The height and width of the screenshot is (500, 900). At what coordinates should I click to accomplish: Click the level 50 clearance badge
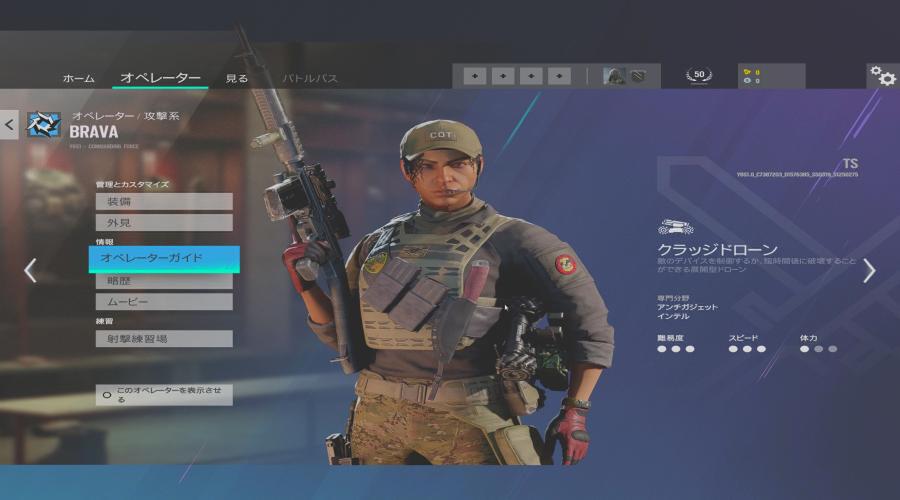[x=699, y=75]
